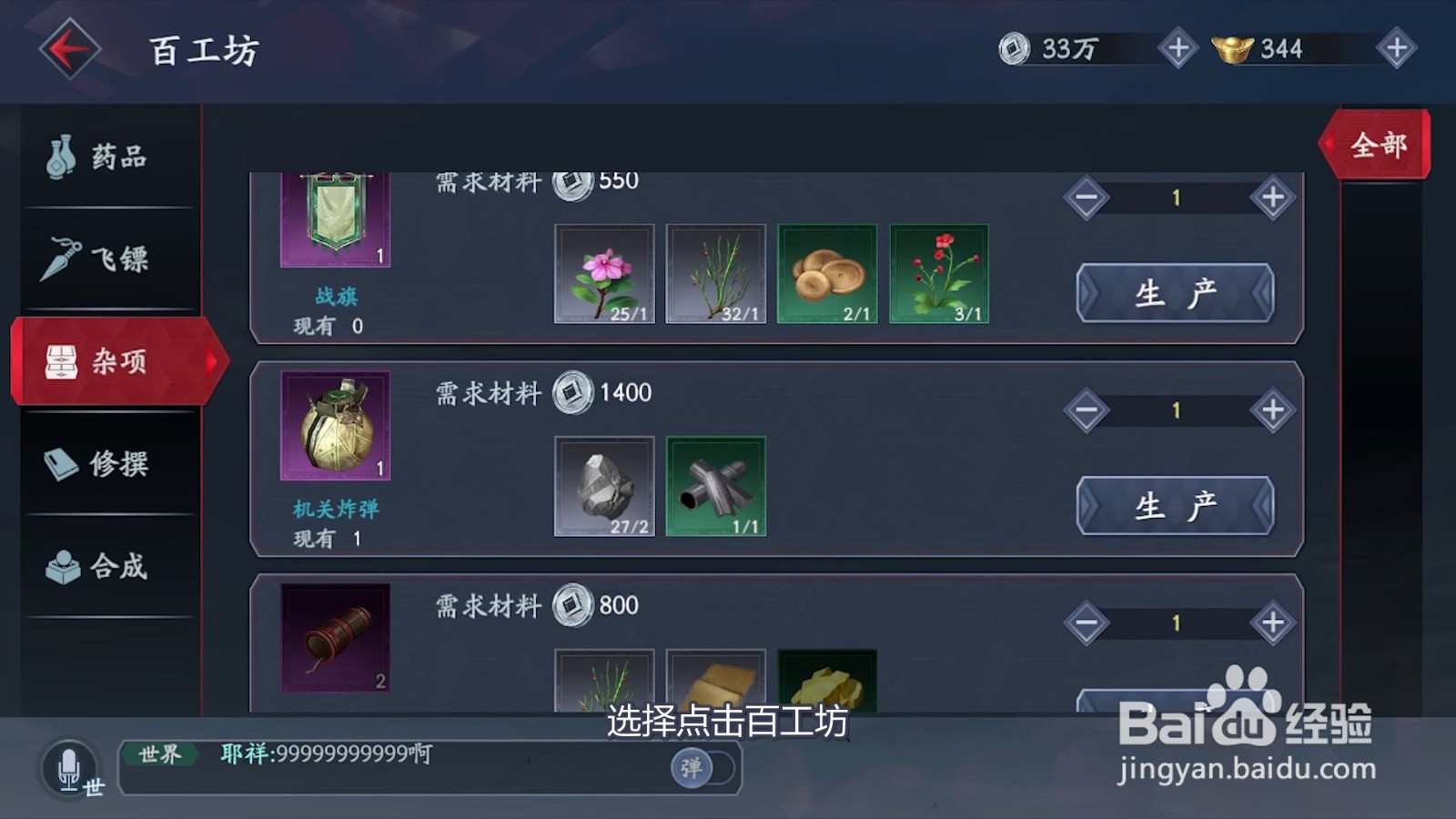Switch the chat channel from 世界
This screenshot has height=819, width=1456.
[159, 753]
